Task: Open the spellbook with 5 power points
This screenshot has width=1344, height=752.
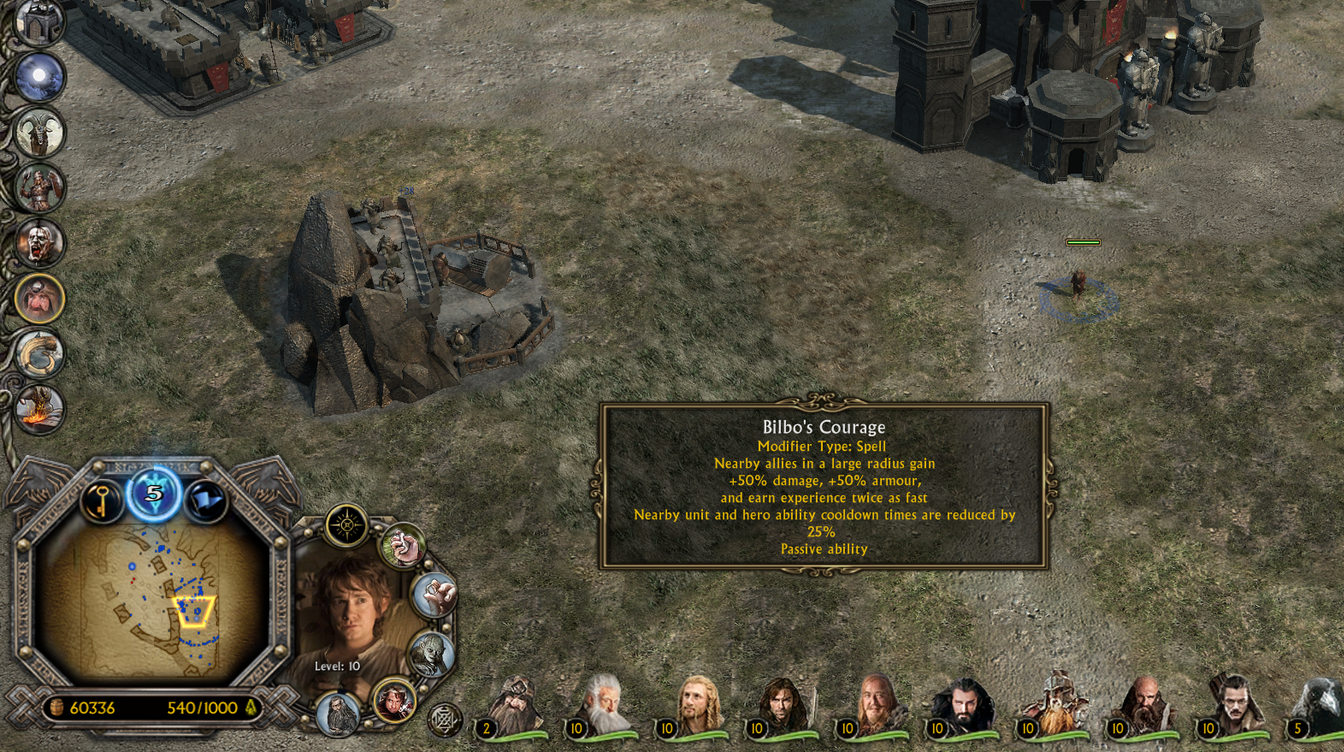Action: point(154,494)
